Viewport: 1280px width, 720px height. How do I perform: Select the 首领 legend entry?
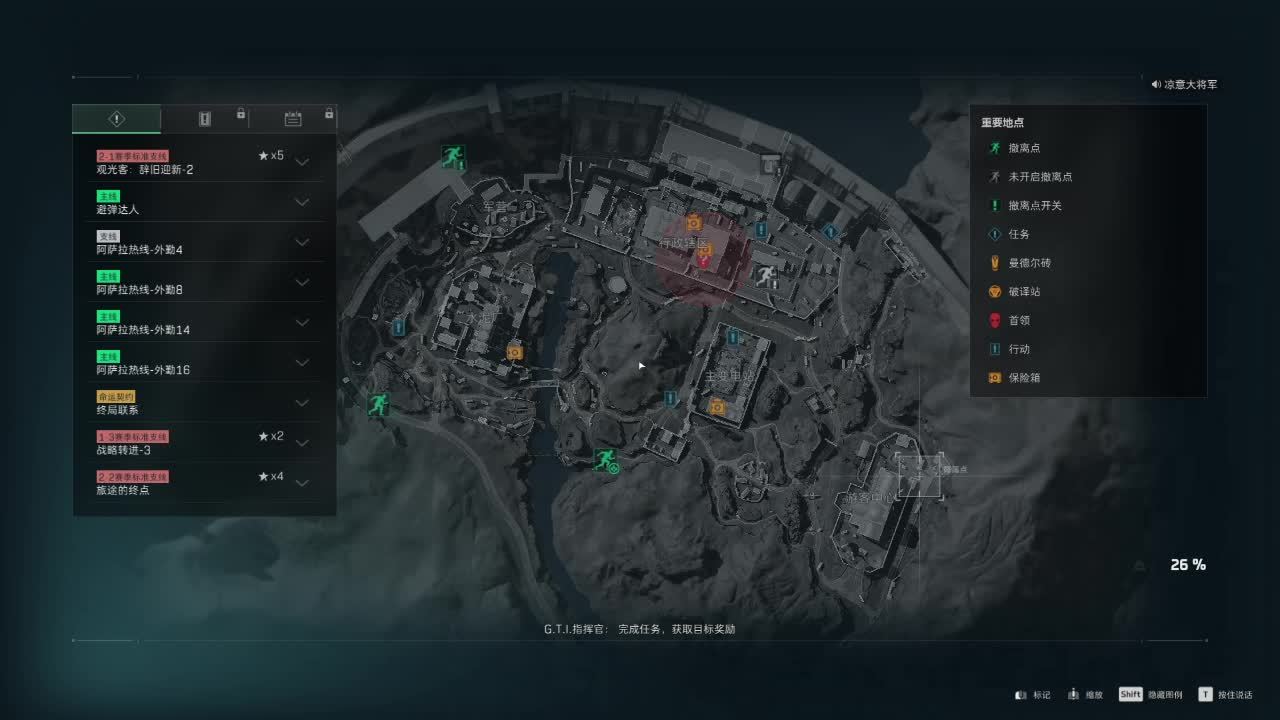1018,320
